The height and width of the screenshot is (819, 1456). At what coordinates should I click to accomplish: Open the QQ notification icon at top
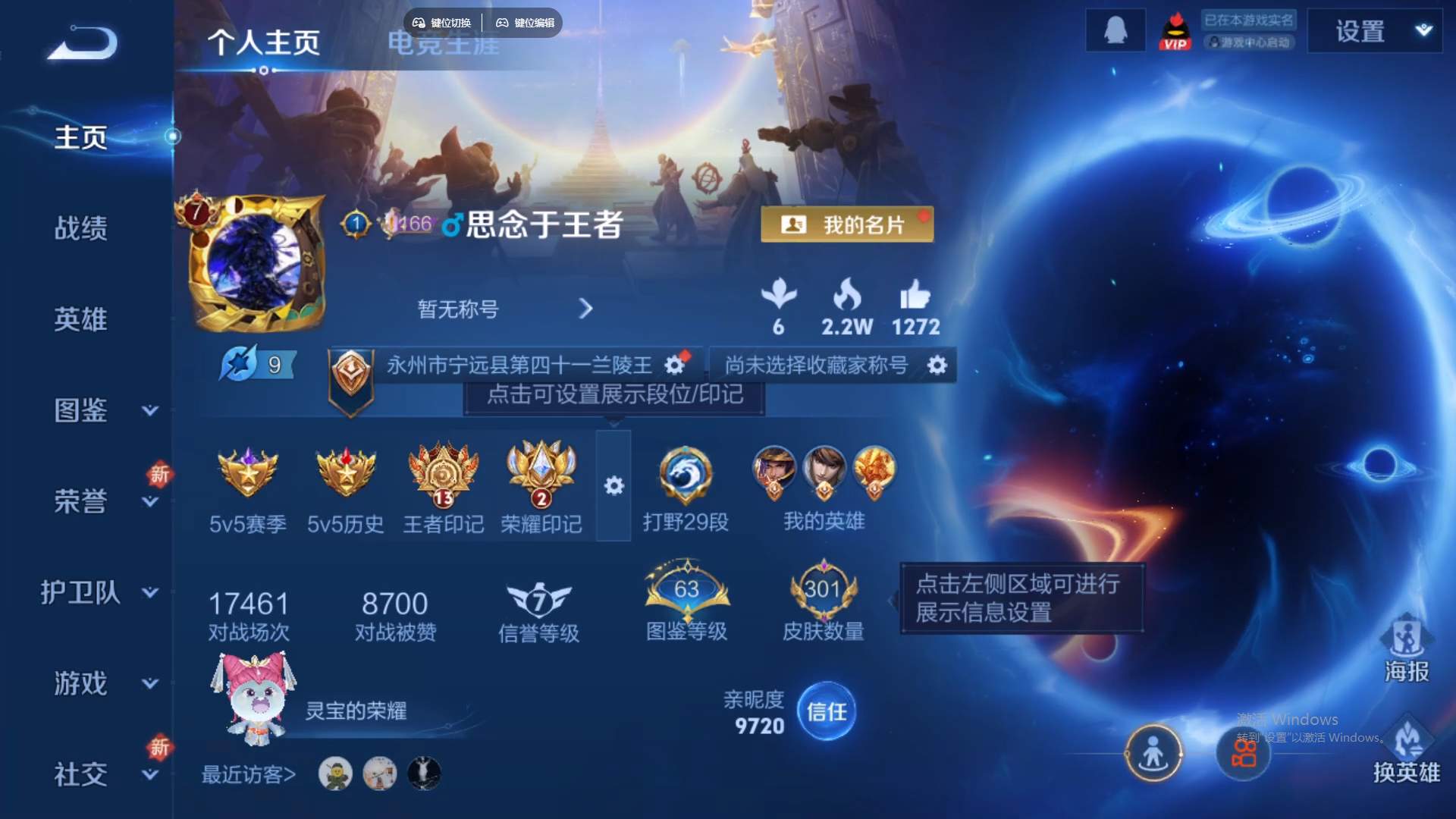pos(1116,30)
